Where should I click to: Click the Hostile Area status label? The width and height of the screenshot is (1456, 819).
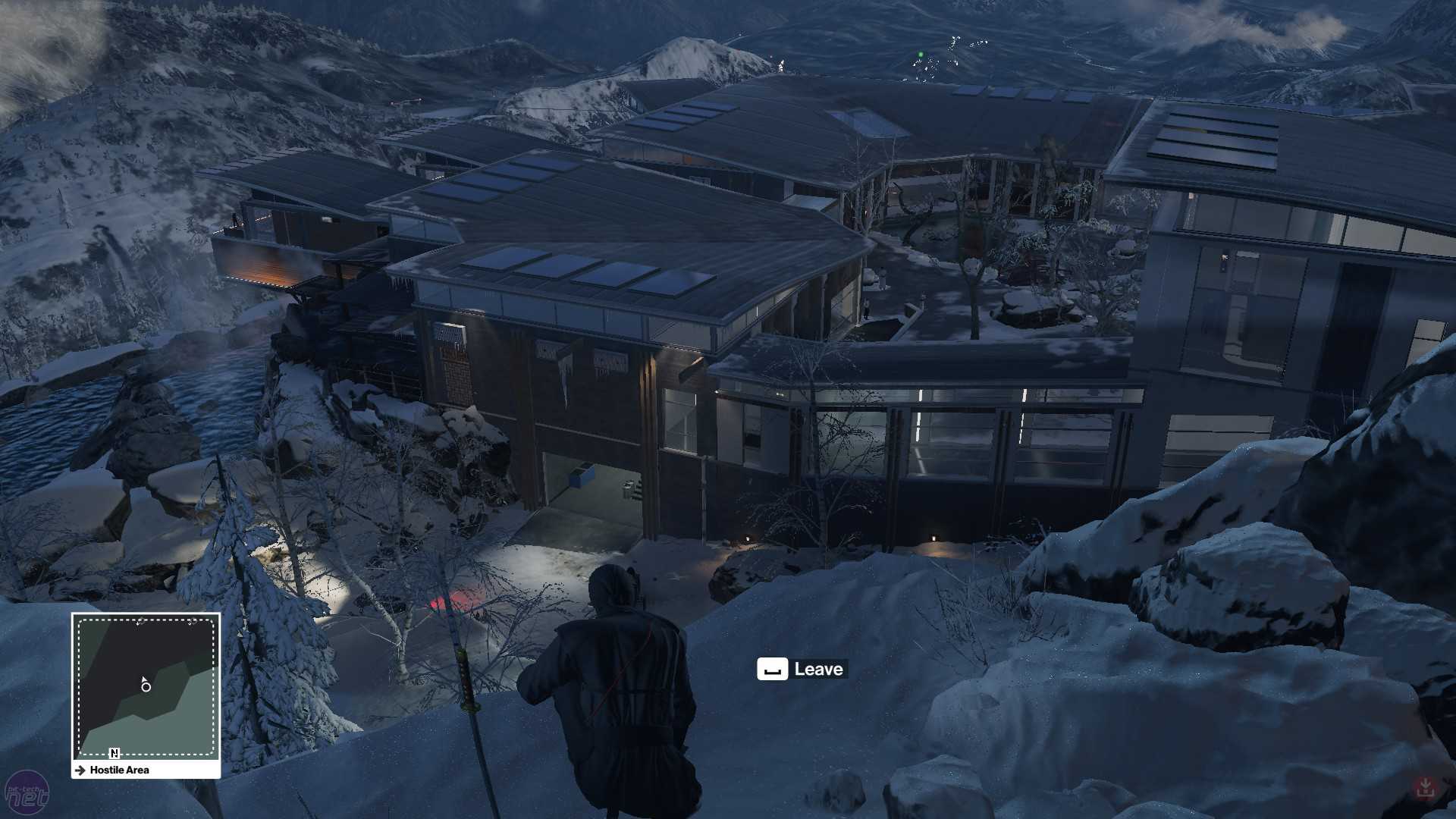coord(119,770)
